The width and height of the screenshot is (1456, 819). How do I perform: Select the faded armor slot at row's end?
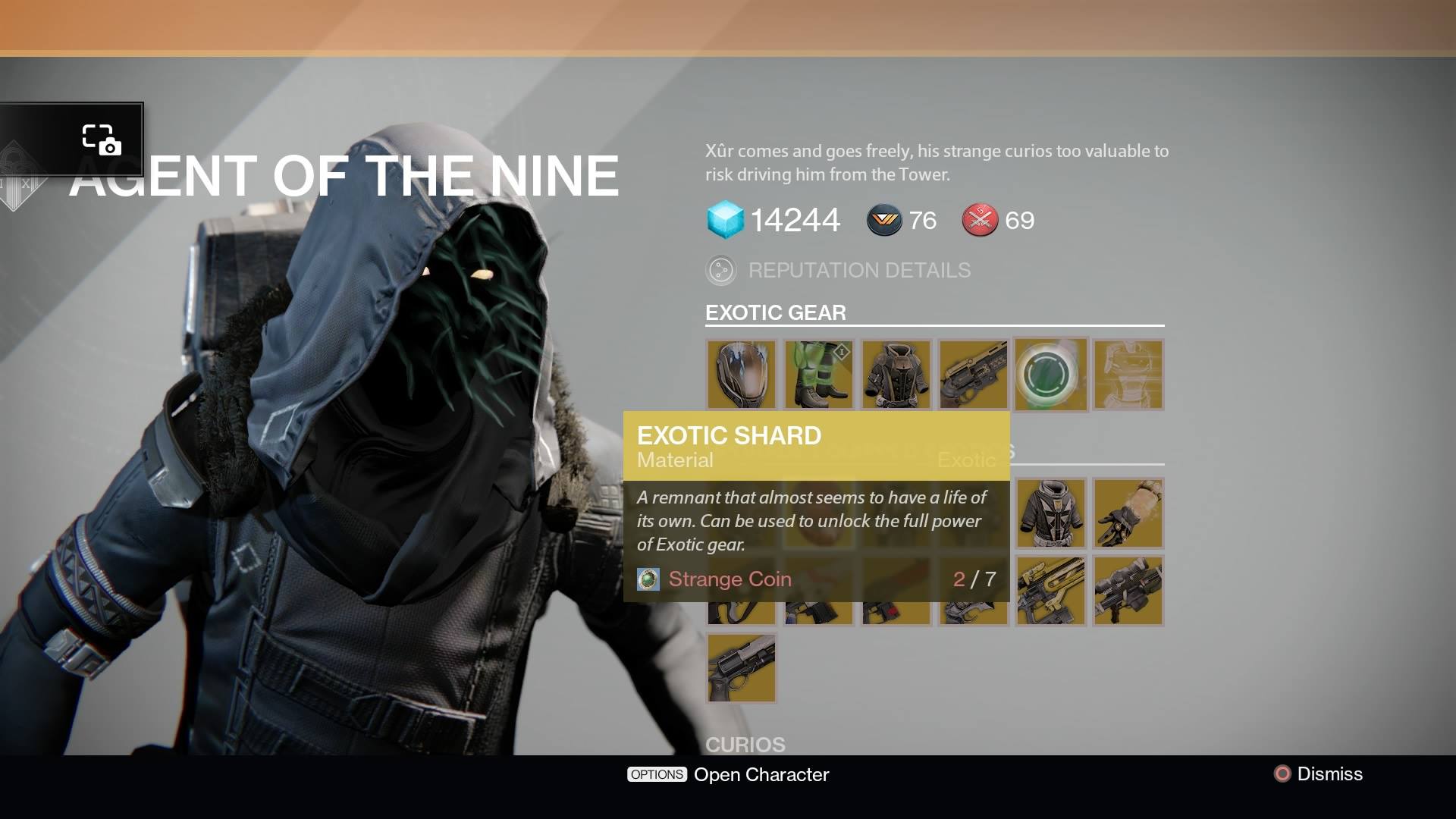point(1128,375)
